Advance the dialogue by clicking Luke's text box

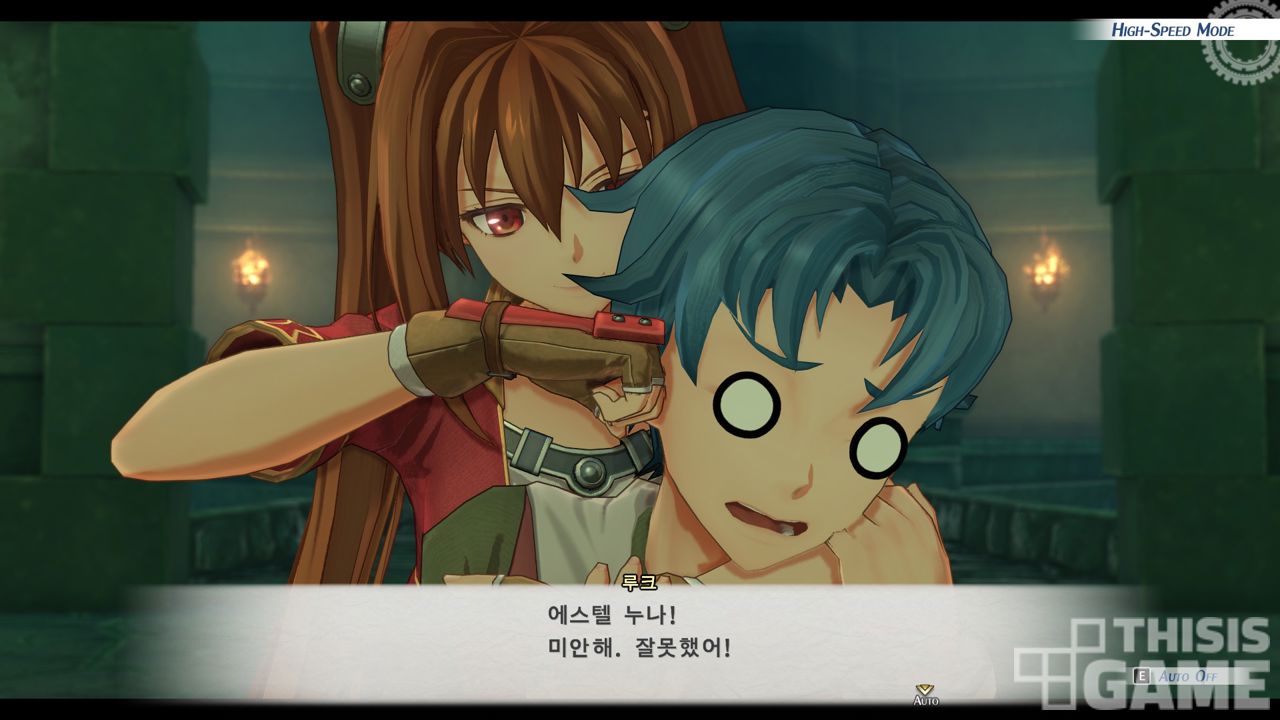point(640,632)
